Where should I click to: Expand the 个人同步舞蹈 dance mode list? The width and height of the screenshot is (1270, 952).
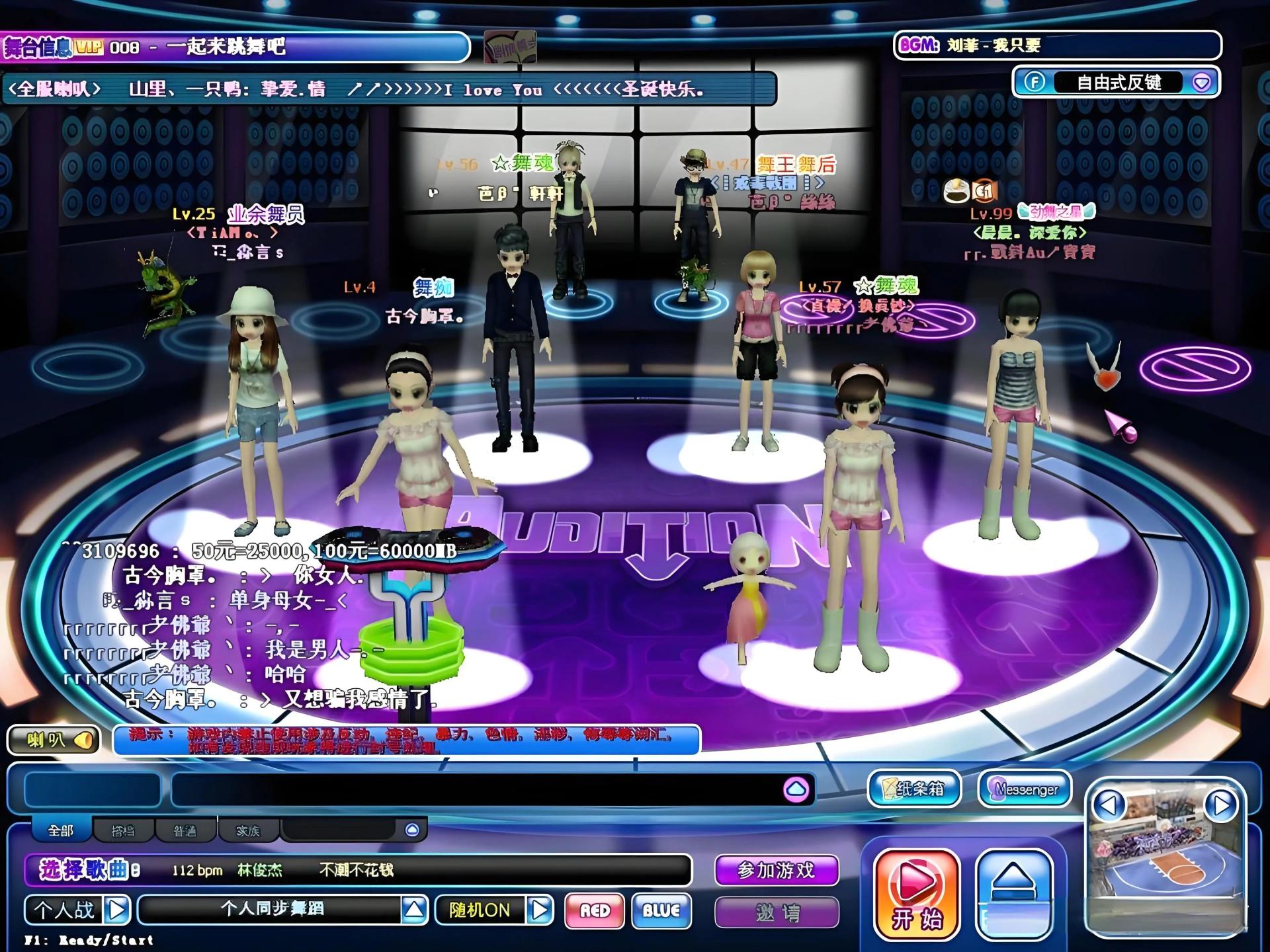click(414, 910)
